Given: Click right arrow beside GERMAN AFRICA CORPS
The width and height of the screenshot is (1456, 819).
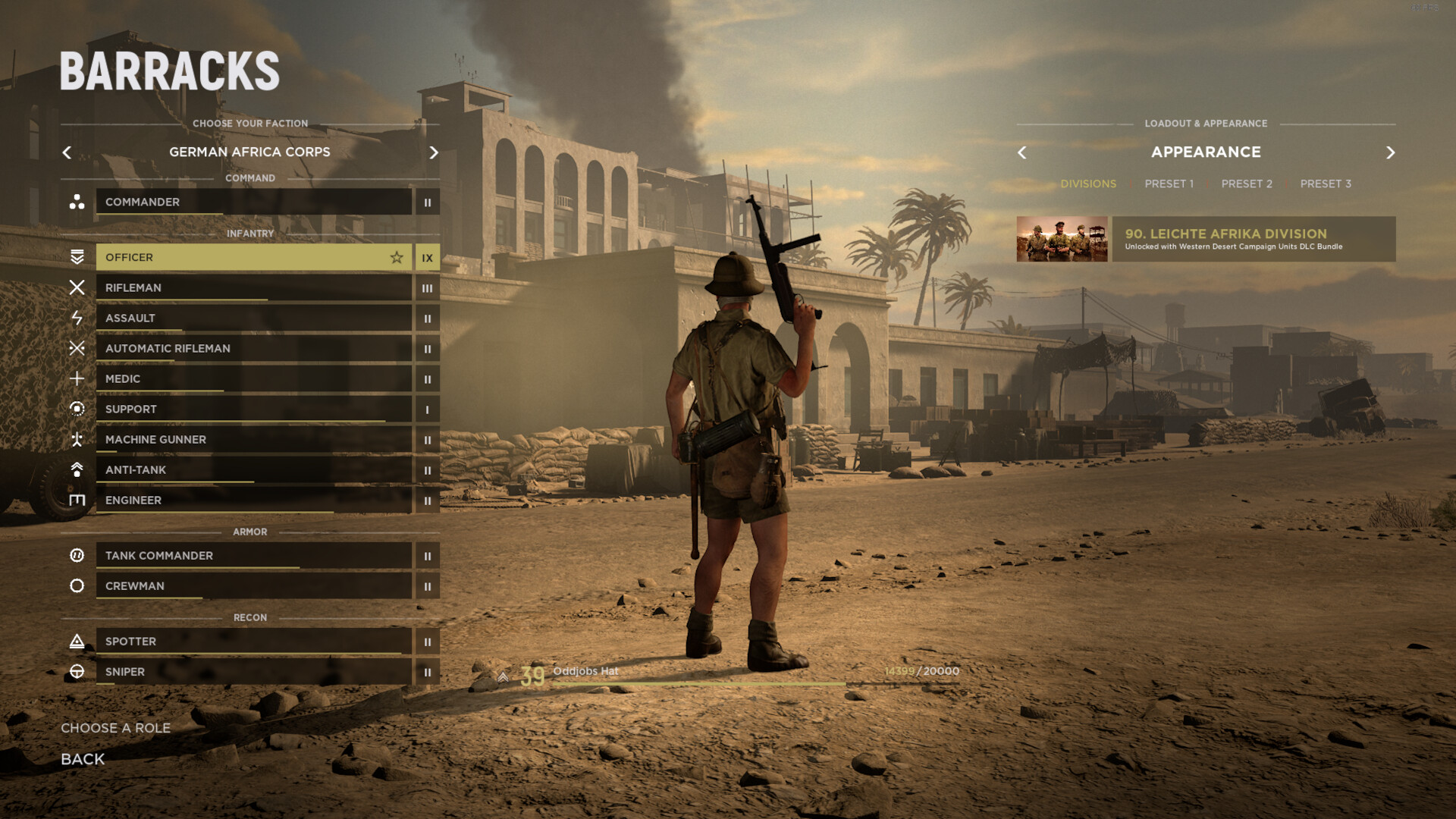Looking at the screenshot, I should (x=434, y=152).
